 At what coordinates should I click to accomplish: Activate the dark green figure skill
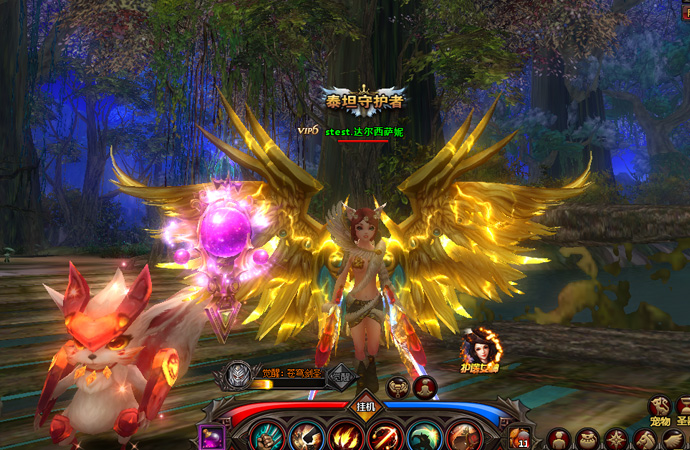coord(424,438)
